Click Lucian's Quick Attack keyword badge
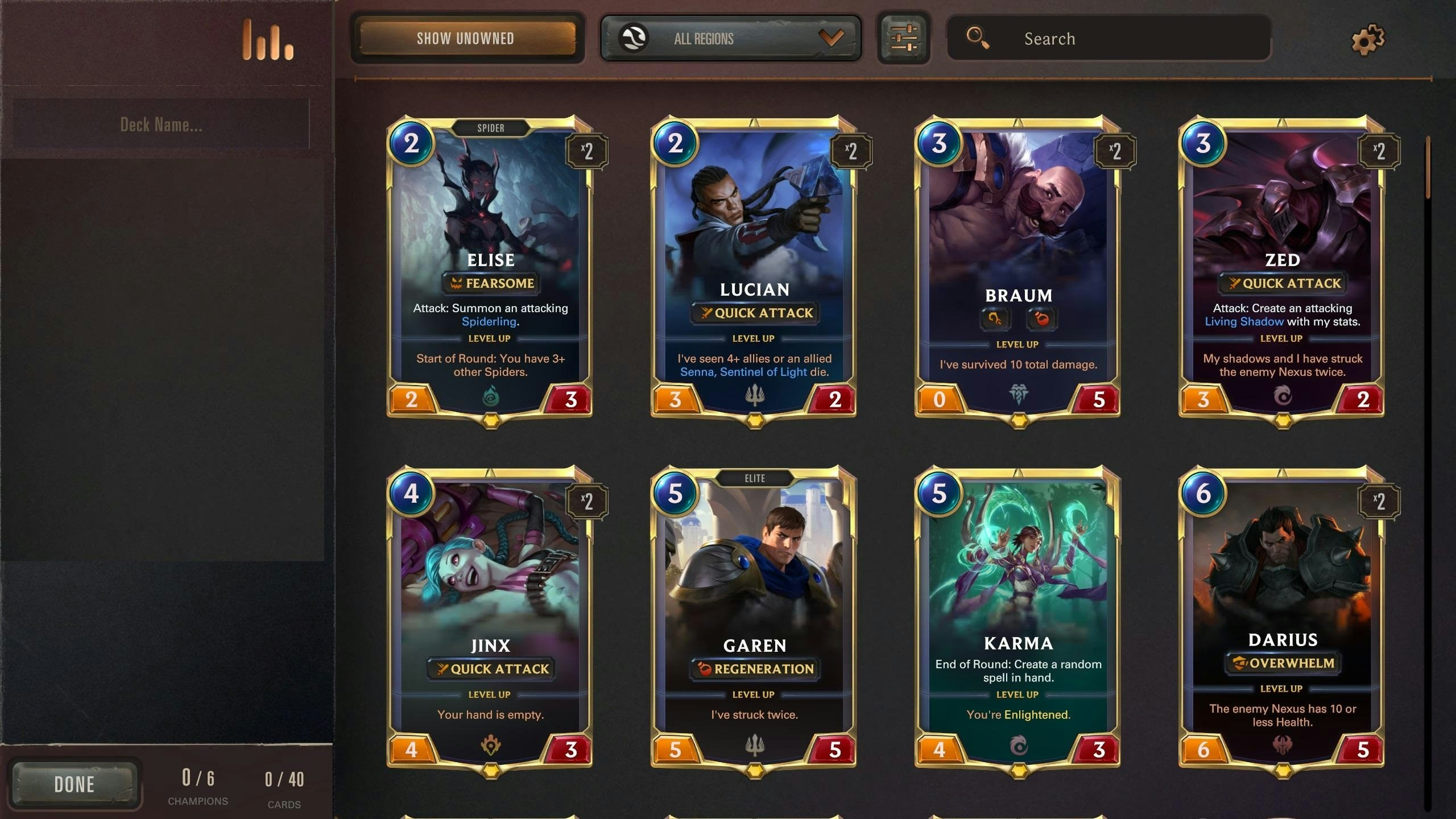1456x819 pixels. [x=755, y=312]
